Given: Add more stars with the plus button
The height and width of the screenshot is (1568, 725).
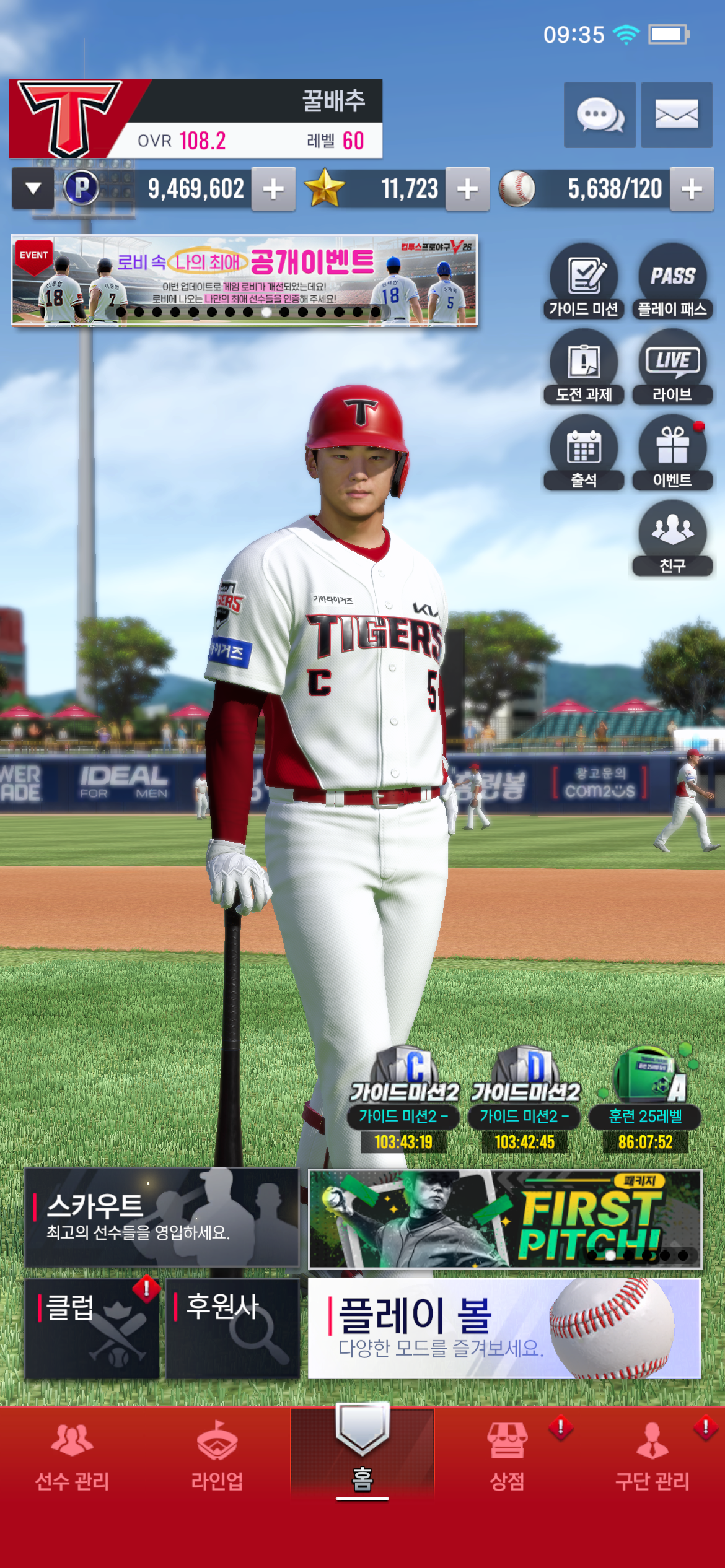Looking at the screenshot, I should 467,189.
